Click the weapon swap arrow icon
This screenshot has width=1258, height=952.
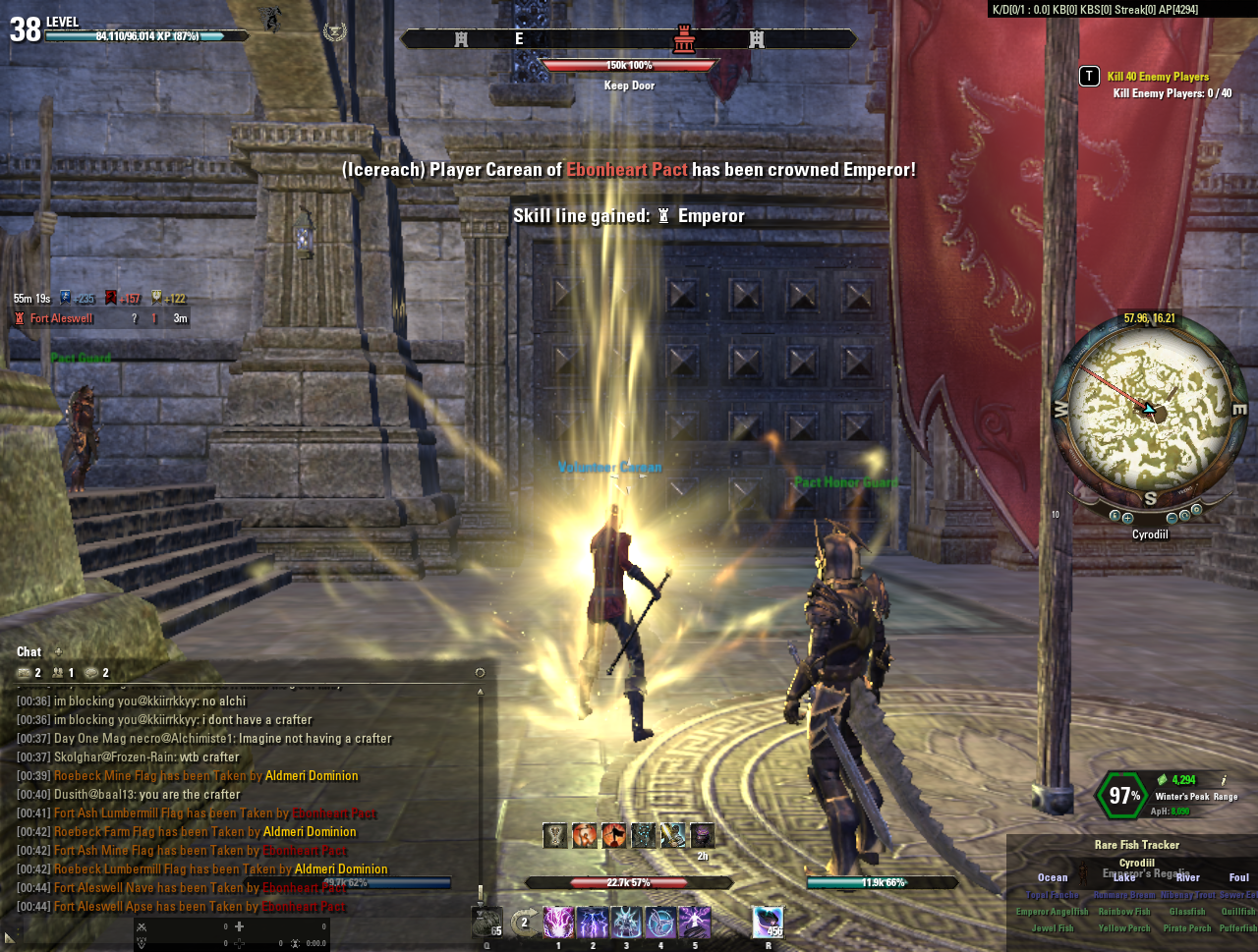pos(525,923)
